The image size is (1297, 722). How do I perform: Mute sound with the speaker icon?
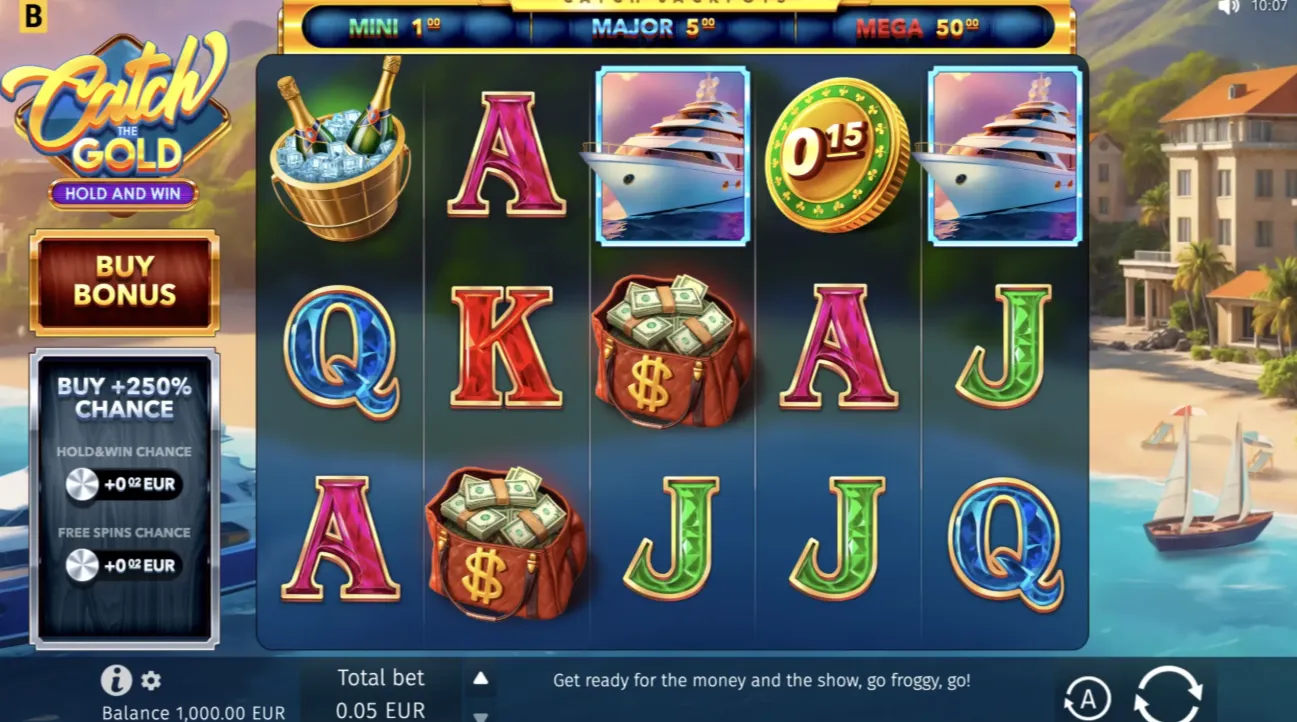1229,7
